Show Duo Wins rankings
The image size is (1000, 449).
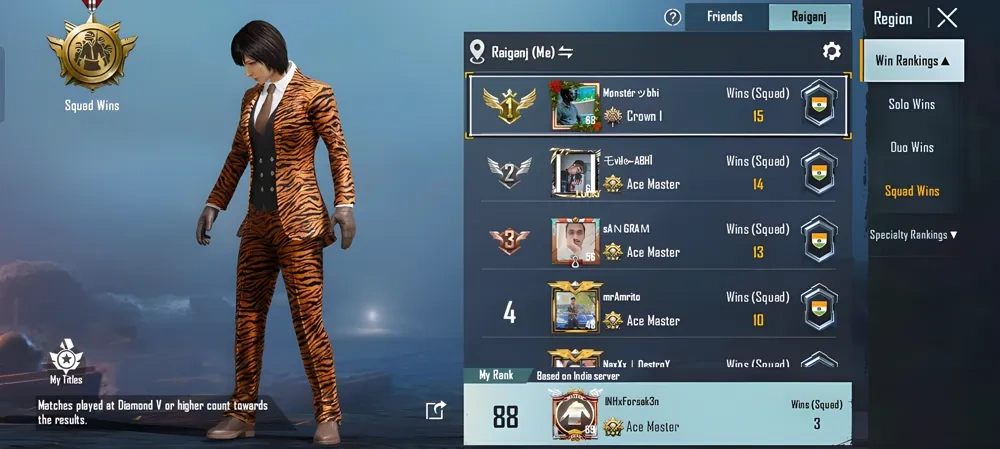point(912,147)
